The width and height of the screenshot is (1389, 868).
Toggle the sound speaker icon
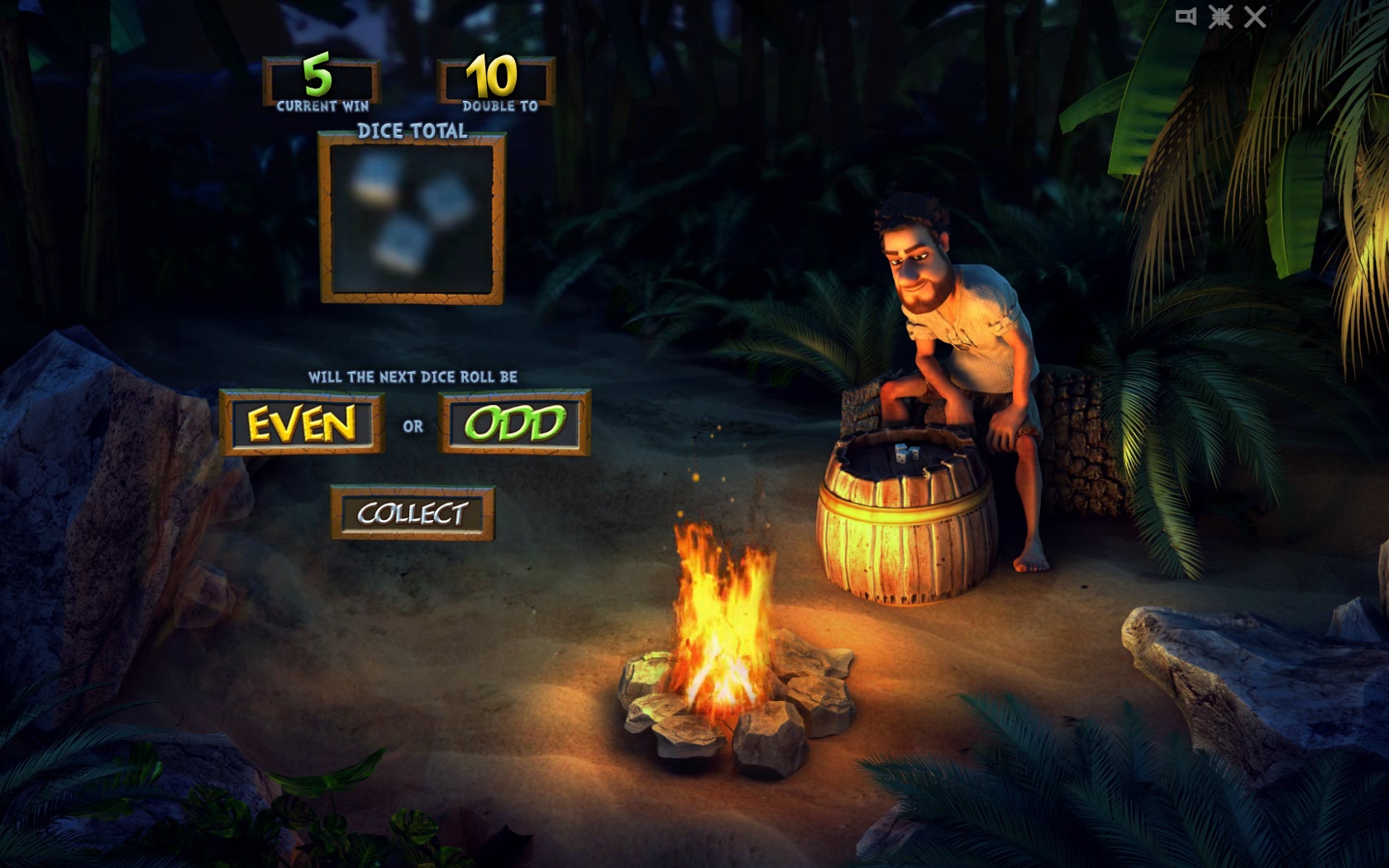coord(1186,17)
